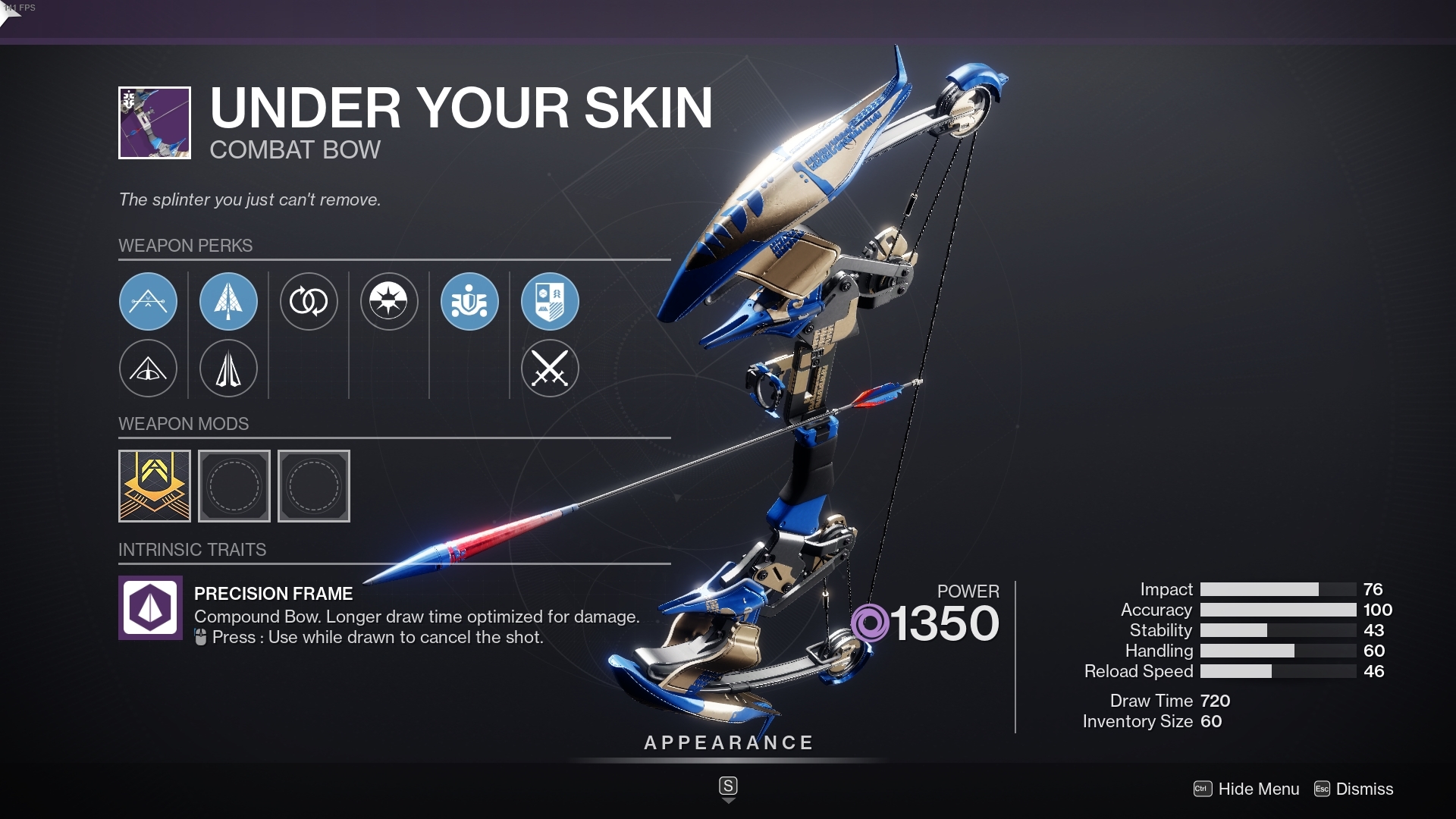
Task: Click the Under Your Skin weapon thumbnail
Action: pyautogui.click(x=154, y=123)
